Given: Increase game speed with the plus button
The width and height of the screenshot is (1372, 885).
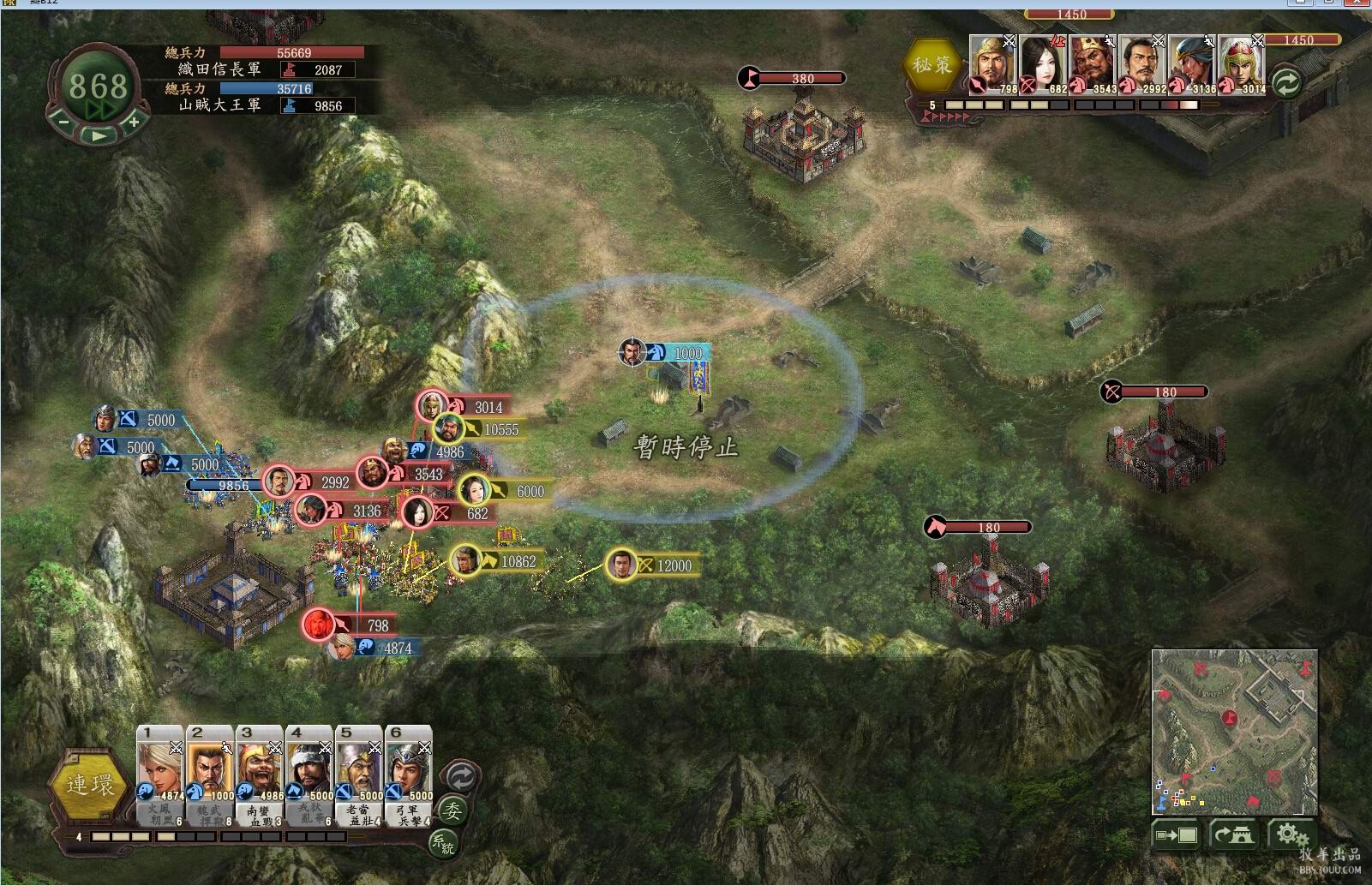Looking at the screenshot, I should (134, 122).
